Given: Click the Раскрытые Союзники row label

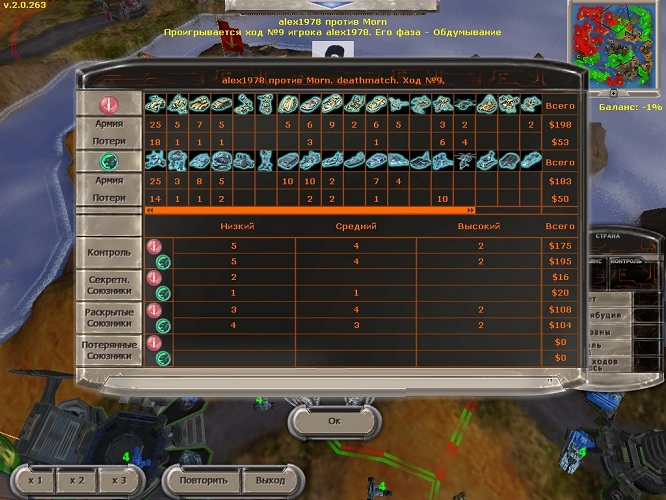Looking at the screenshot, I should (108, 317).
